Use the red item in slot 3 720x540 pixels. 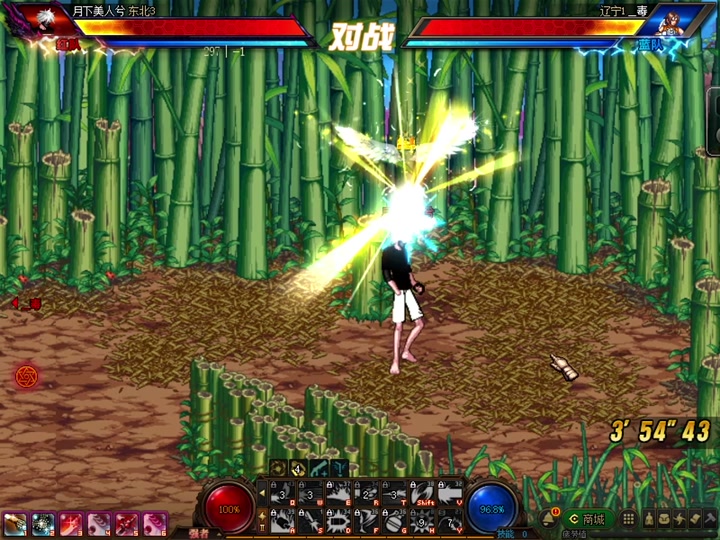point(71,523)
